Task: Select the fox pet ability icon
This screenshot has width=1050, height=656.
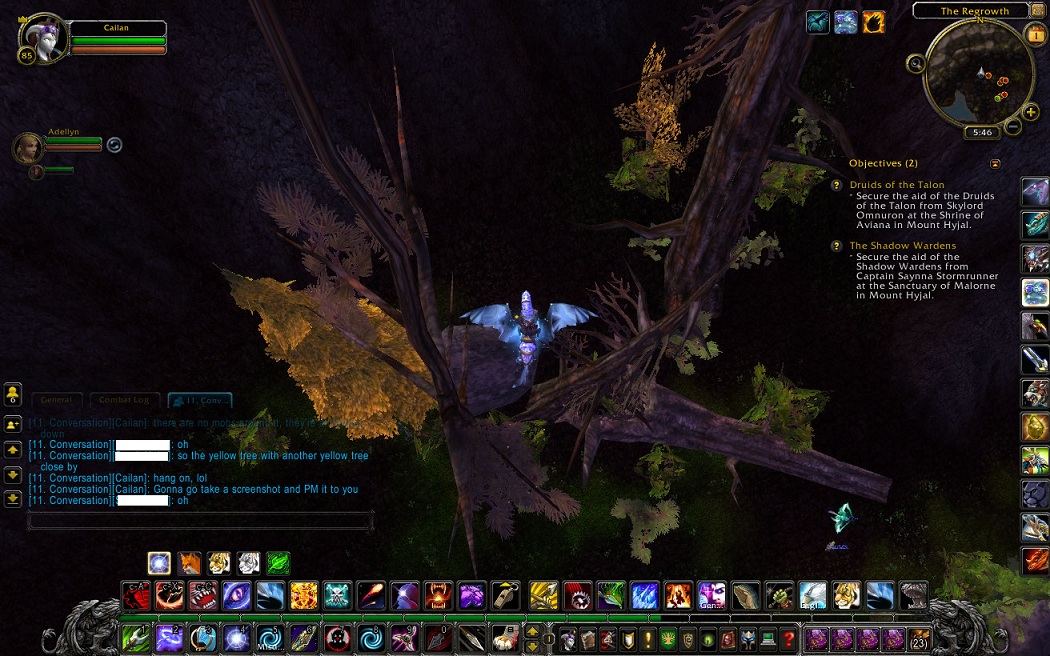Action: point(190,563)
